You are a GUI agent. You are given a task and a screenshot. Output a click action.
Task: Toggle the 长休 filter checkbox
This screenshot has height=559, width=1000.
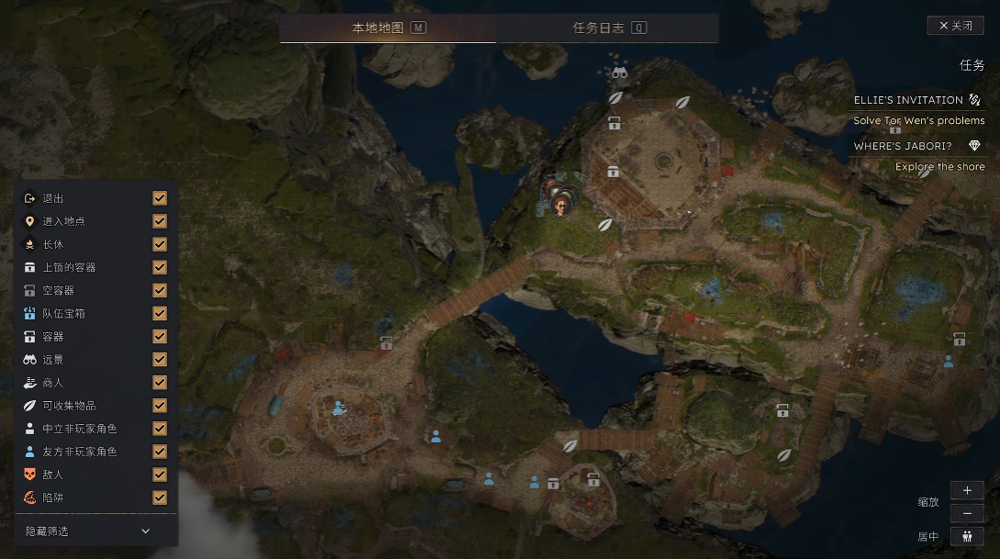click(160, 244)
